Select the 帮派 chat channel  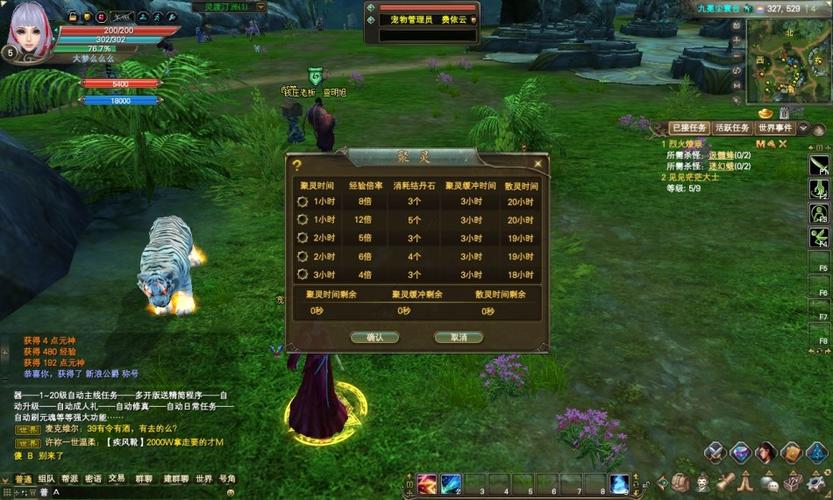coord(69,479)
